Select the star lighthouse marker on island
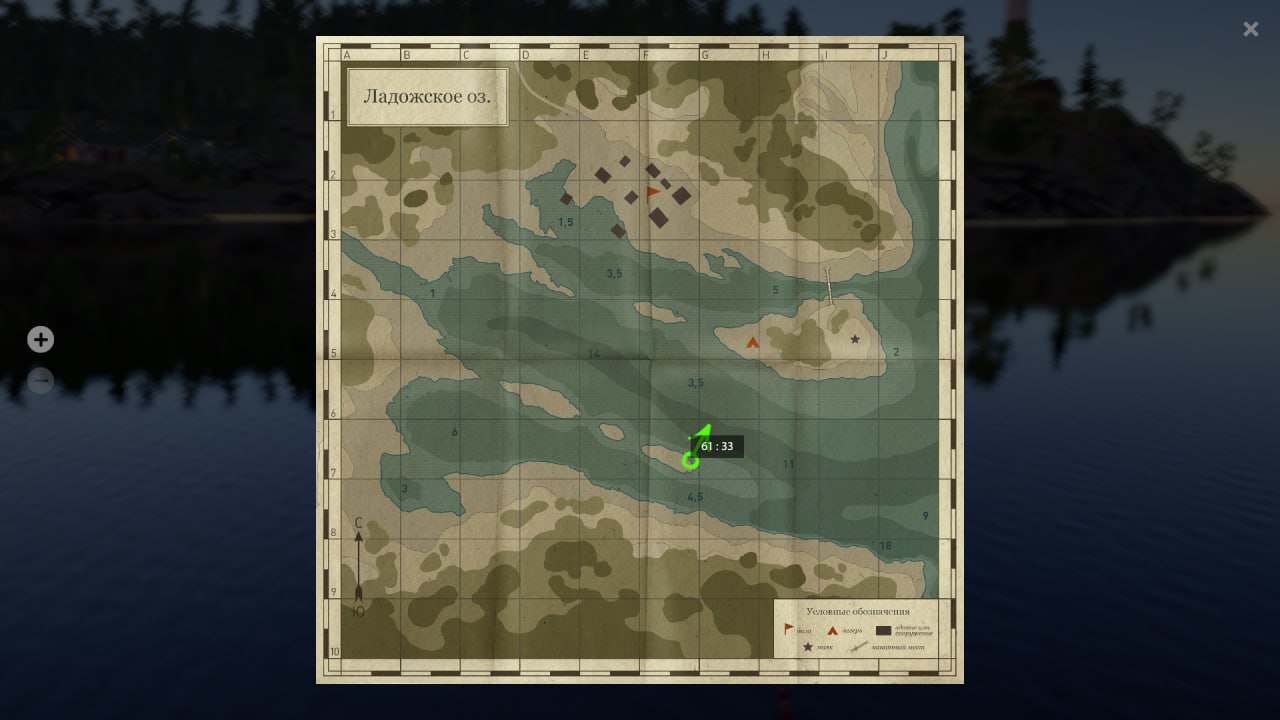The image size is (1280, 720). pyautogui.click(x=855, y=340)
